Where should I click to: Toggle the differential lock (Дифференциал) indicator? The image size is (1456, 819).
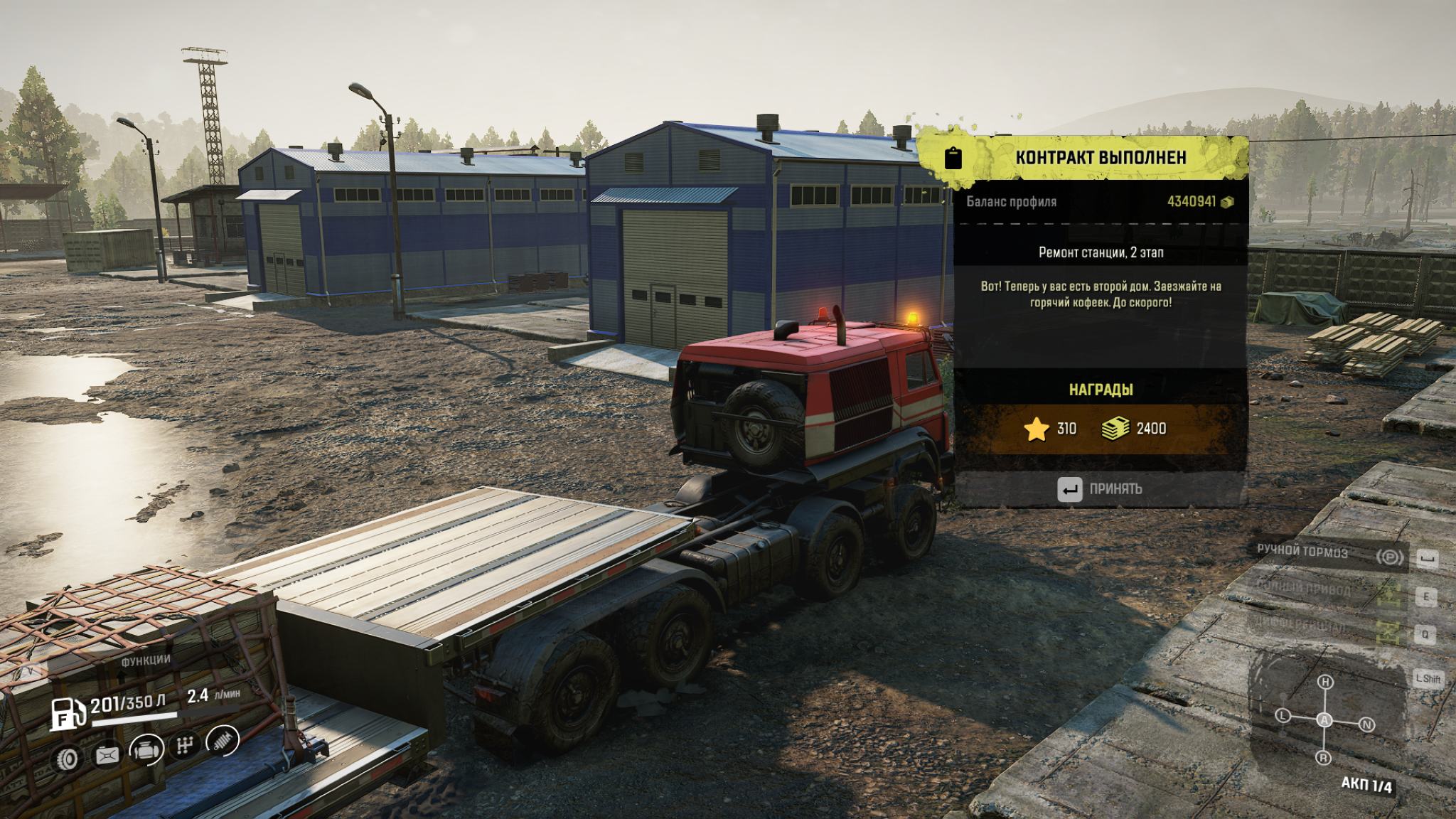point(1388,631)
